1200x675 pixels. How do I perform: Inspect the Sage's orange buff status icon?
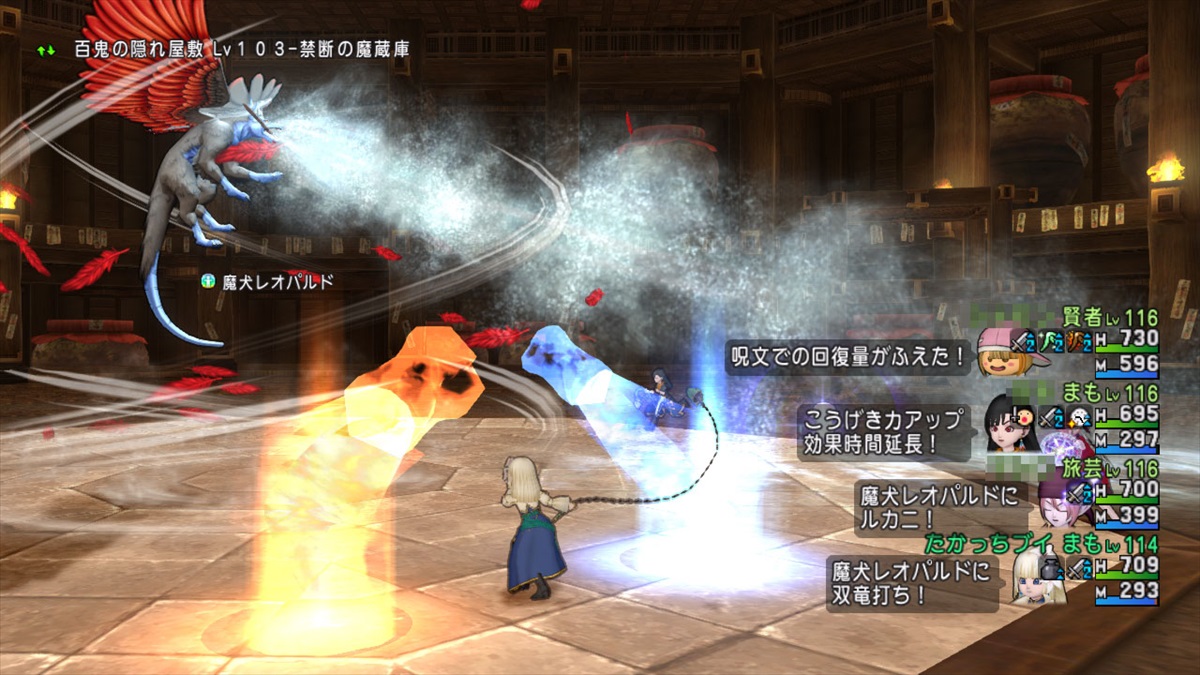click(1082, 342)
